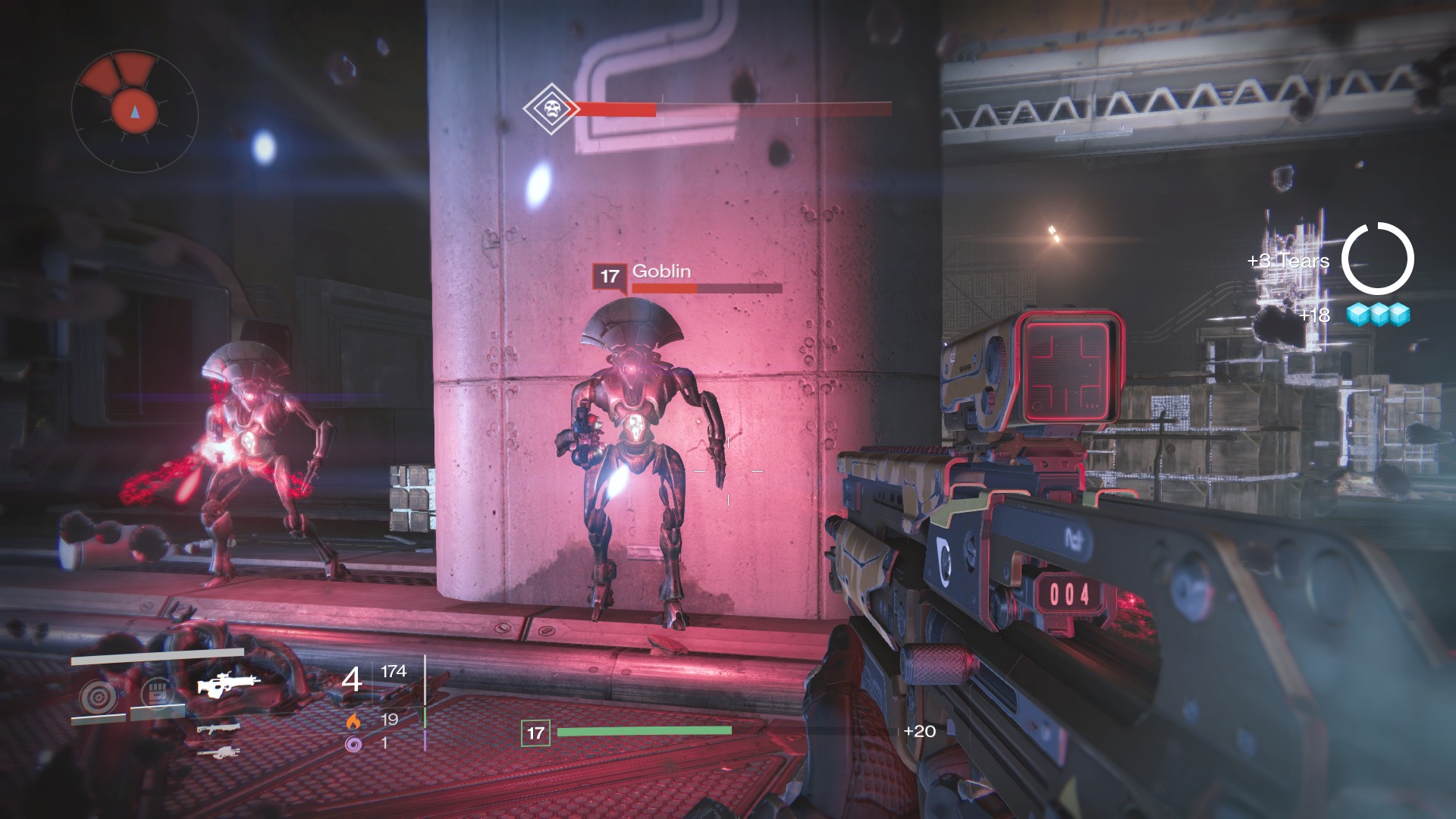The width and height of the screenshot is (1456, 819).
Task: Click the boss skull diamond icon
Action: (x=551, y=109)
